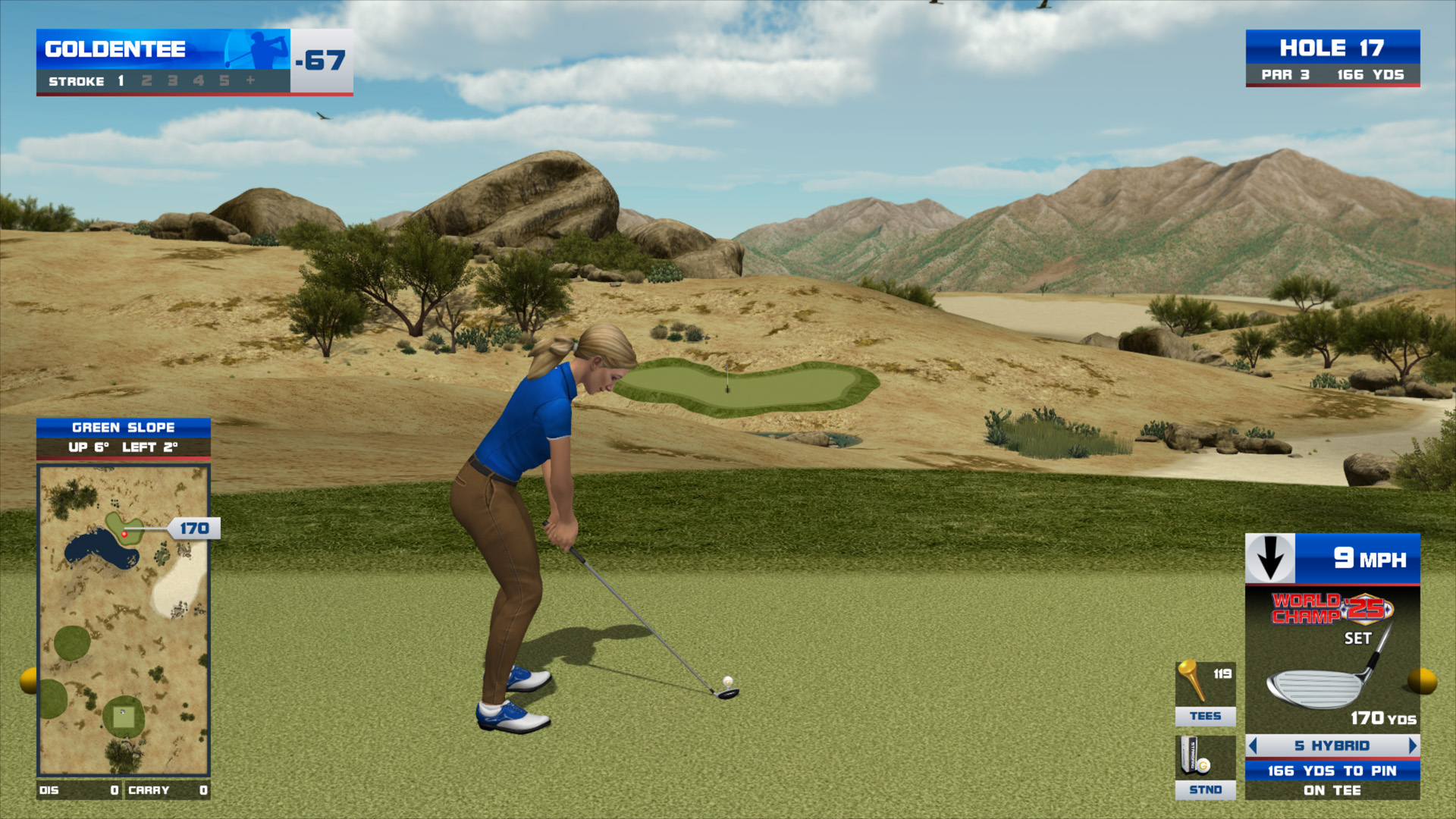Click the yellow ball beside the minimap
1456x819 pixels.
pos(29,680)
